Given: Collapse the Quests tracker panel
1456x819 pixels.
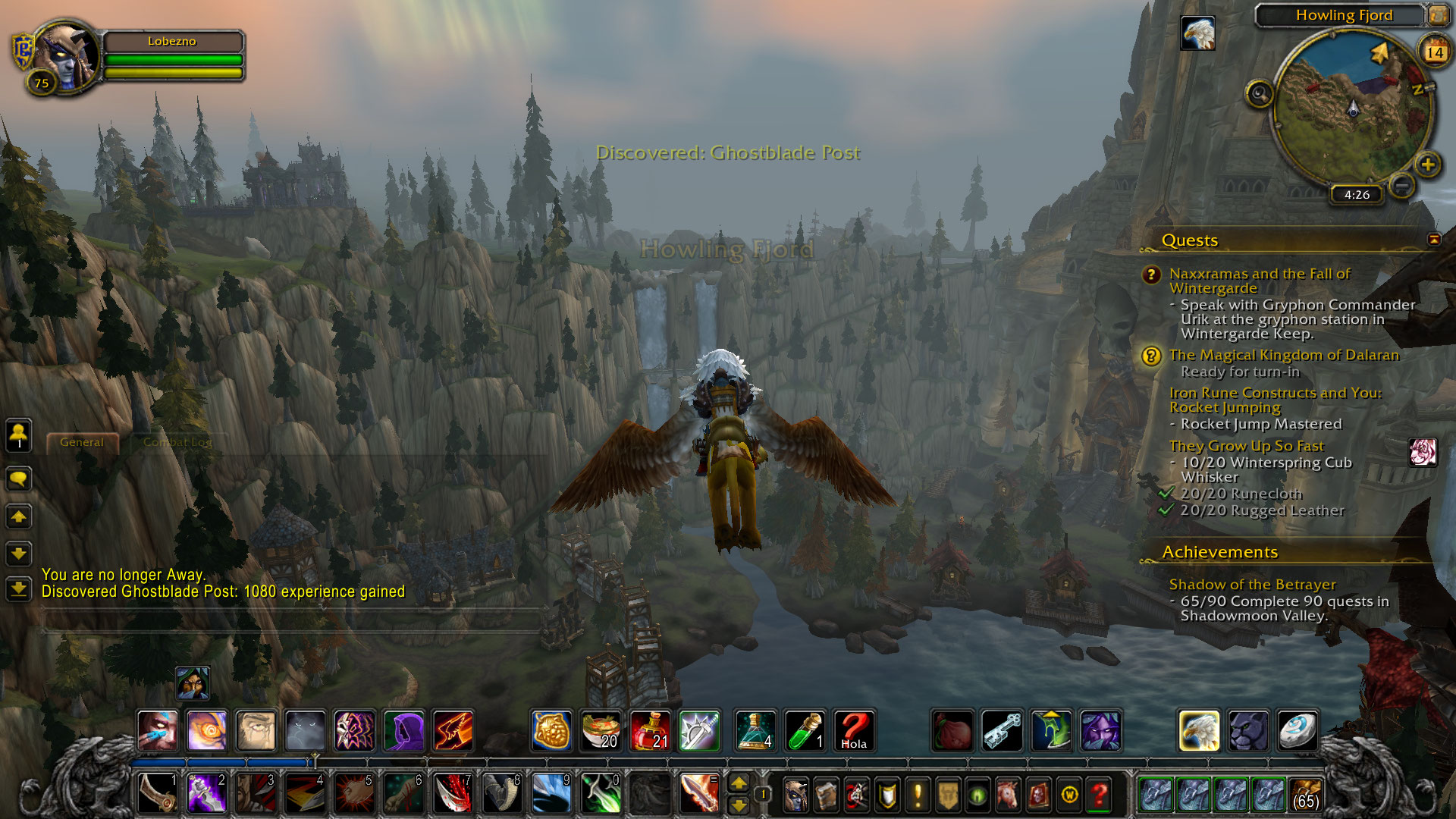Looking at the screenshot, I should click(x=1433, y=240).
